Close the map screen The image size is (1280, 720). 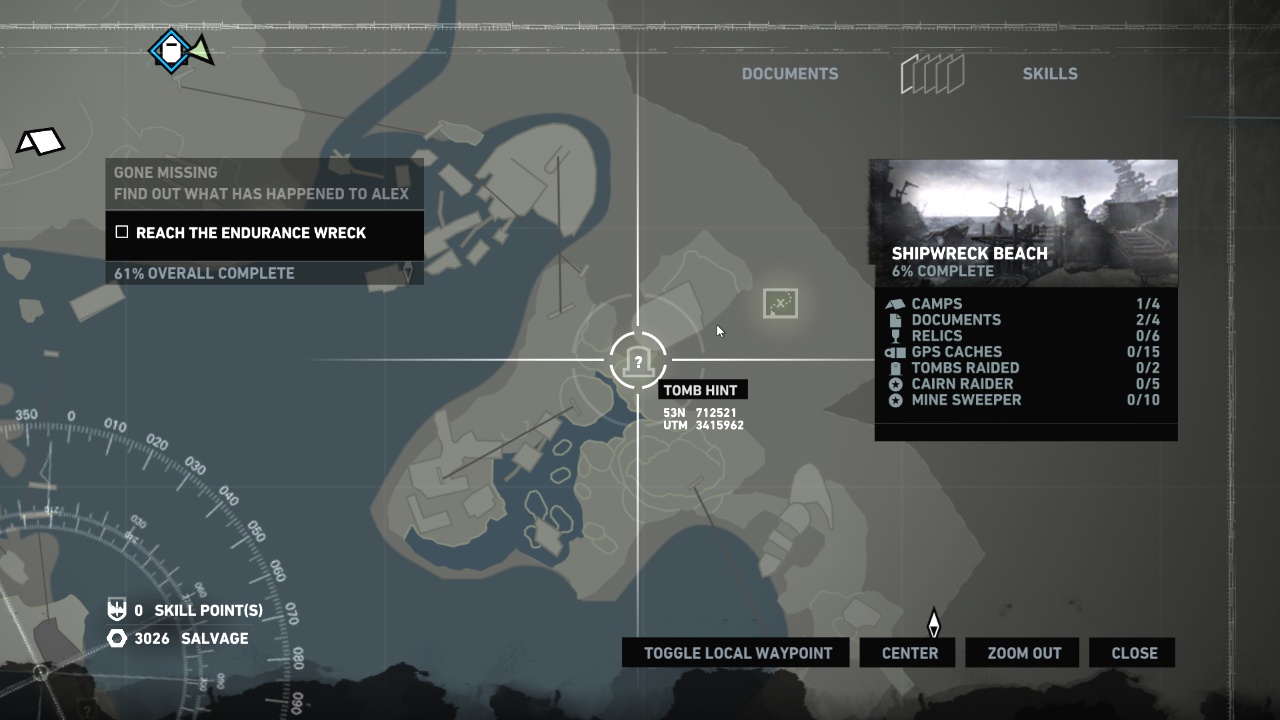pyautogui.click(x=1133, y=653)
